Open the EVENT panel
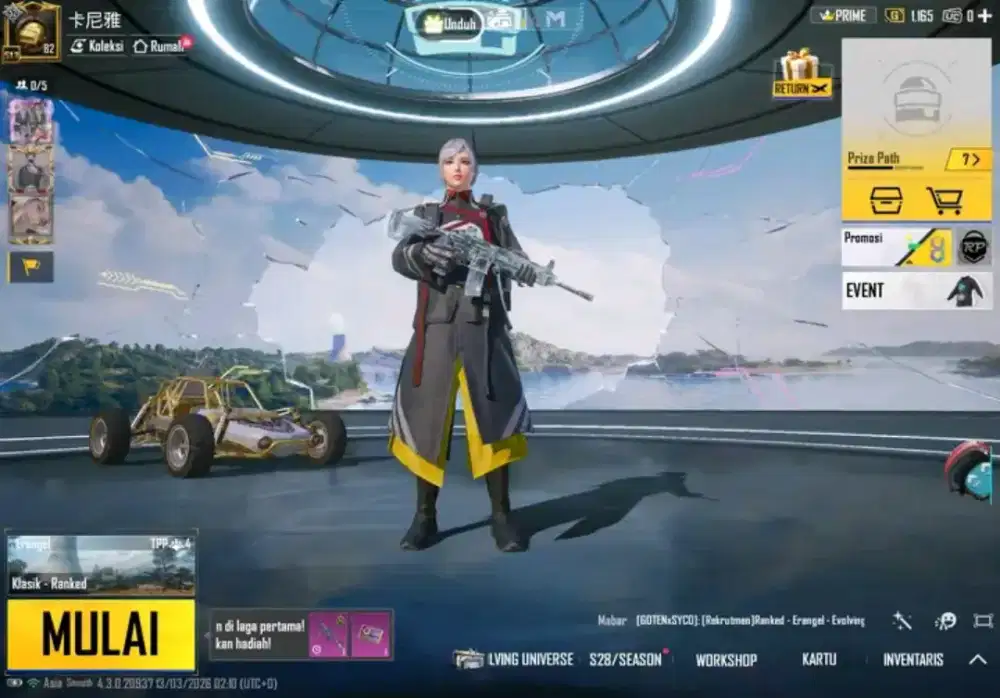The height and width of the screenshot is (698, 1000). 916,290
